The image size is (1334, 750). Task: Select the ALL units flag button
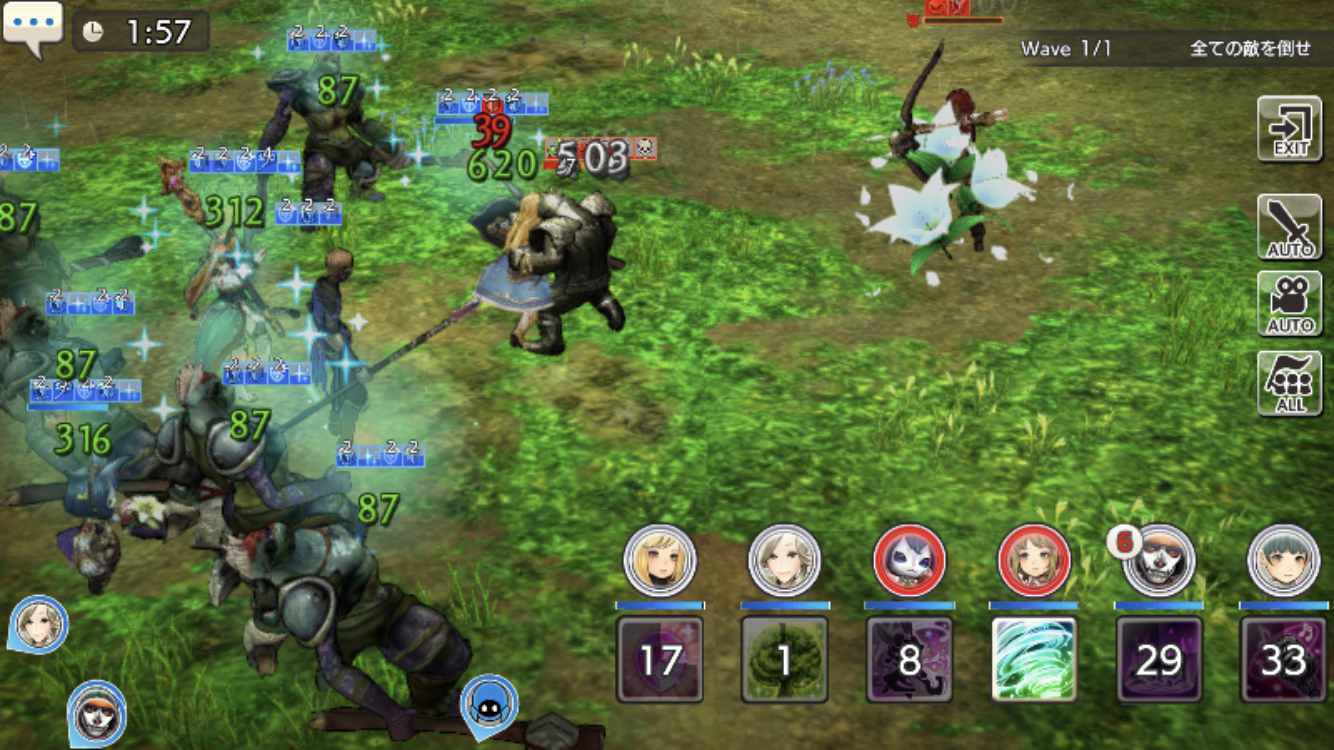tap(1289, 383)
